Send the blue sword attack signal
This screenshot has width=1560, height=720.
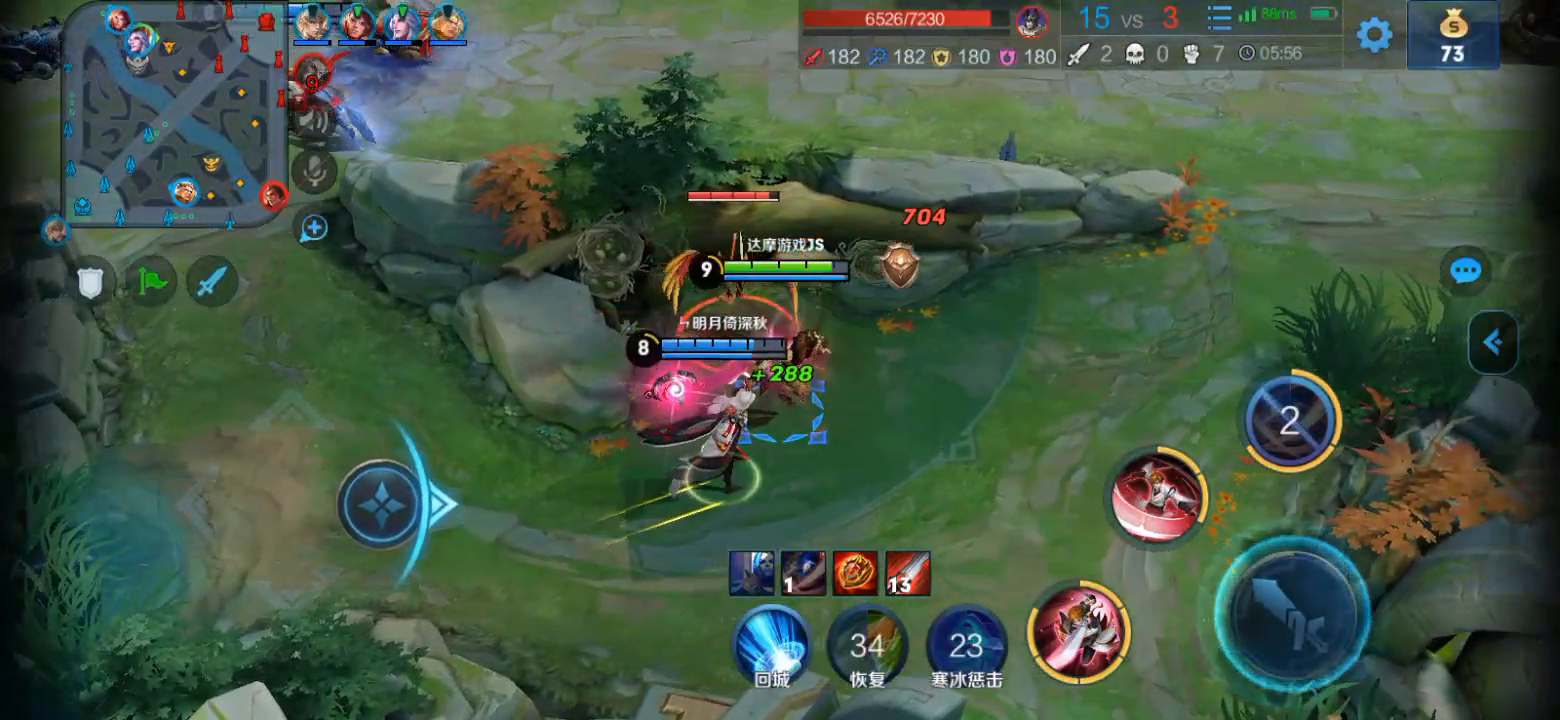[x=211, y=282]
